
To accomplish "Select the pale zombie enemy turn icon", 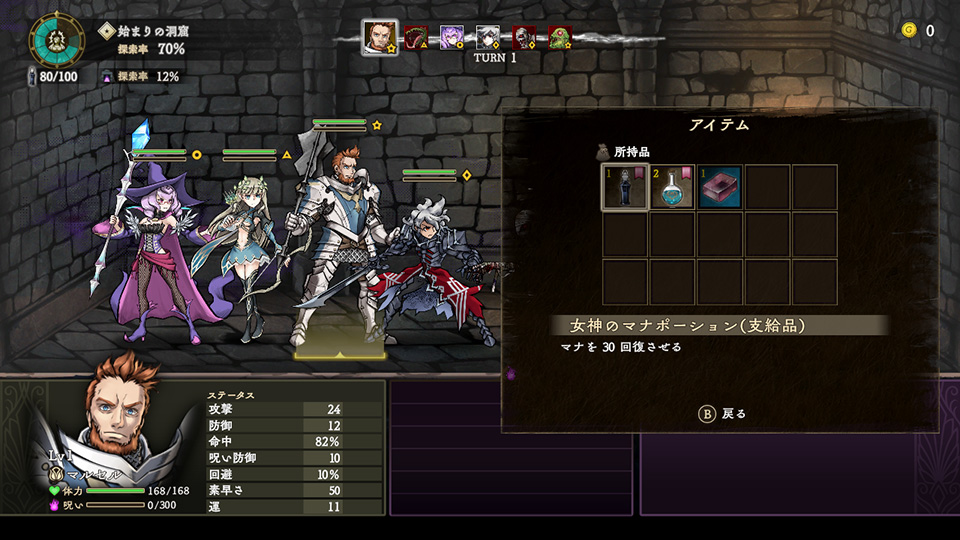I will point(524,38).
